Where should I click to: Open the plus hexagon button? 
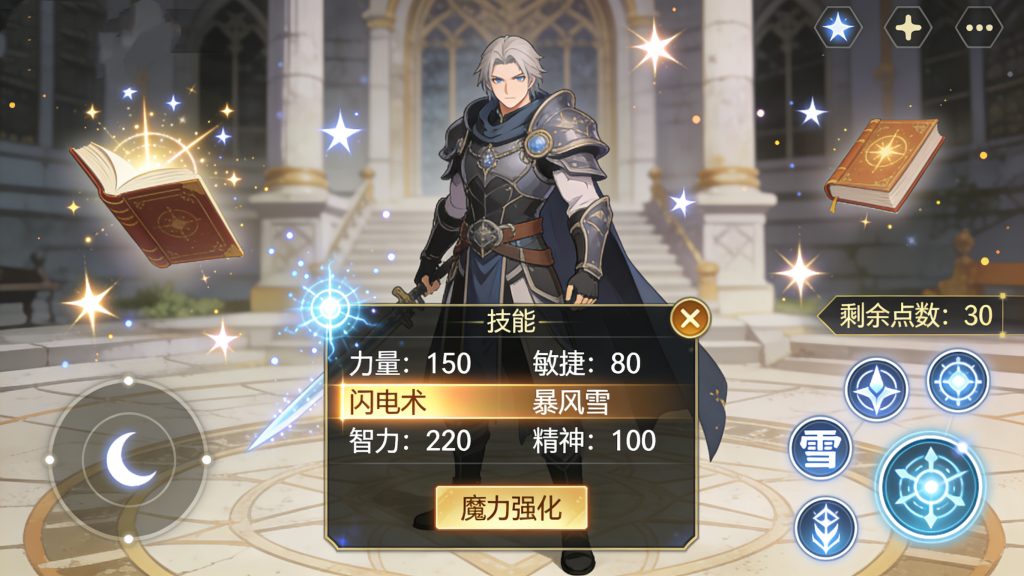[908, 27]
